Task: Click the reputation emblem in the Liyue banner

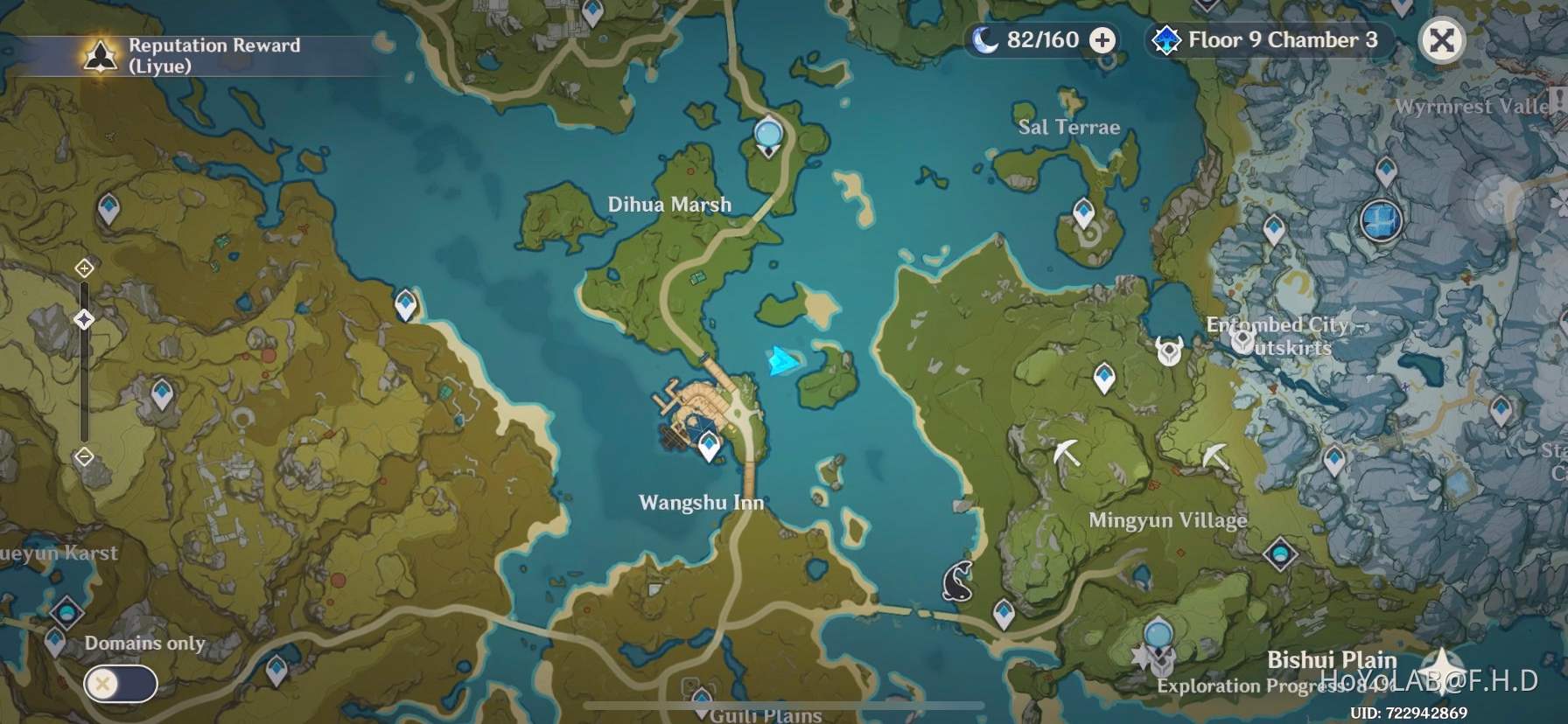Action: coord(100,54)
